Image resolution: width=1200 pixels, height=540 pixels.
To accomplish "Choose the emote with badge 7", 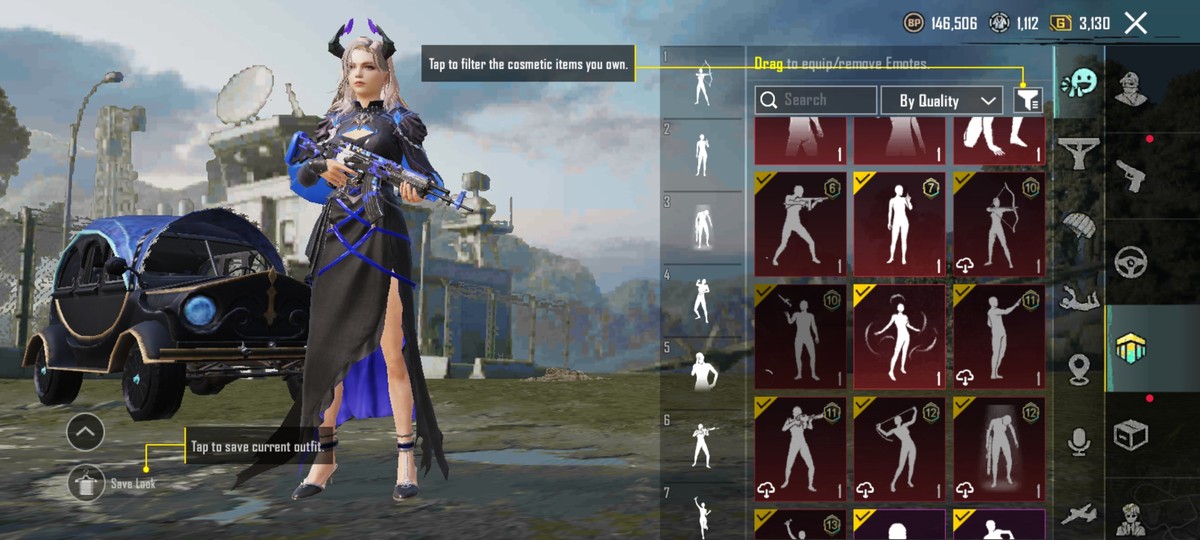I will (899, 223).
